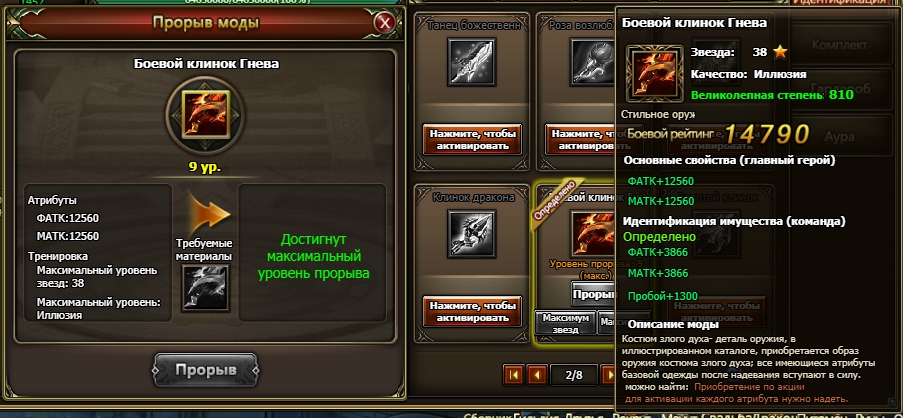Select the Боевой клинок Гнева icon above 9 ур.
Image resolution: width=903 pixels, height=418 pixels.
[207, 113]
